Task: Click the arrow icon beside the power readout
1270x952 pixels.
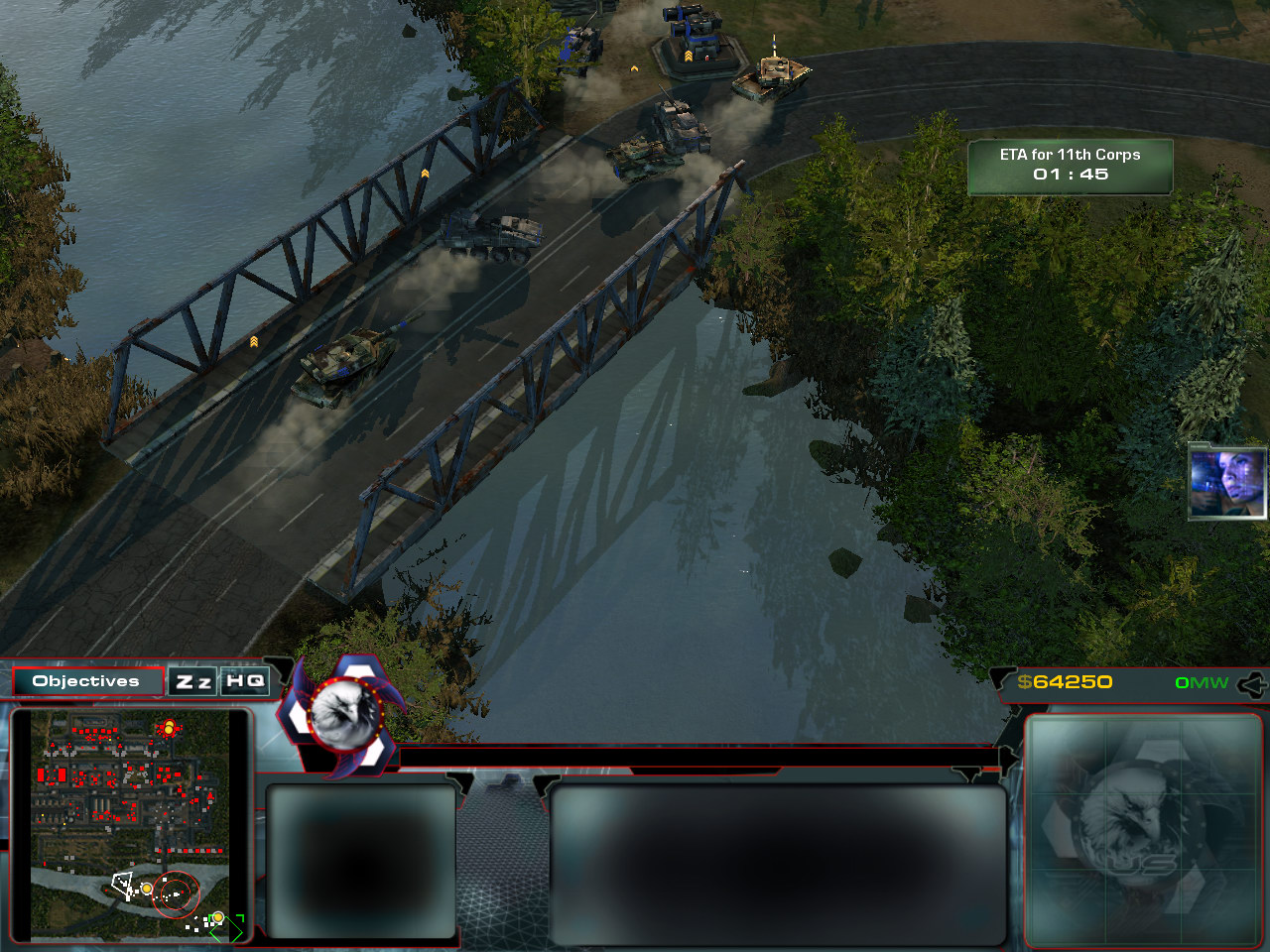Action: coord(1252,683)
